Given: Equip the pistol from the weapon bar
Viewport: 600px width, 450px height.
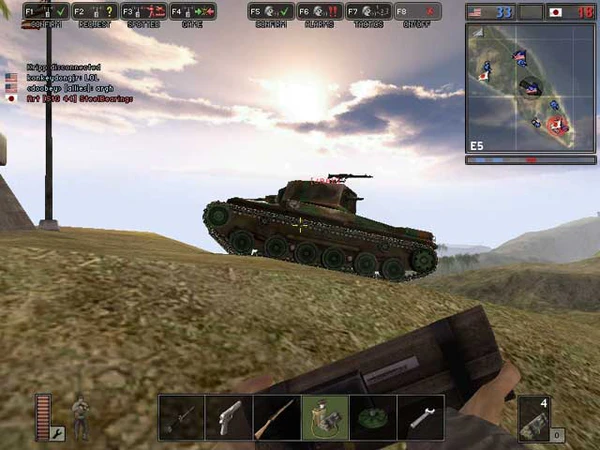Looking at the screenshot, I should click(229, 417).
